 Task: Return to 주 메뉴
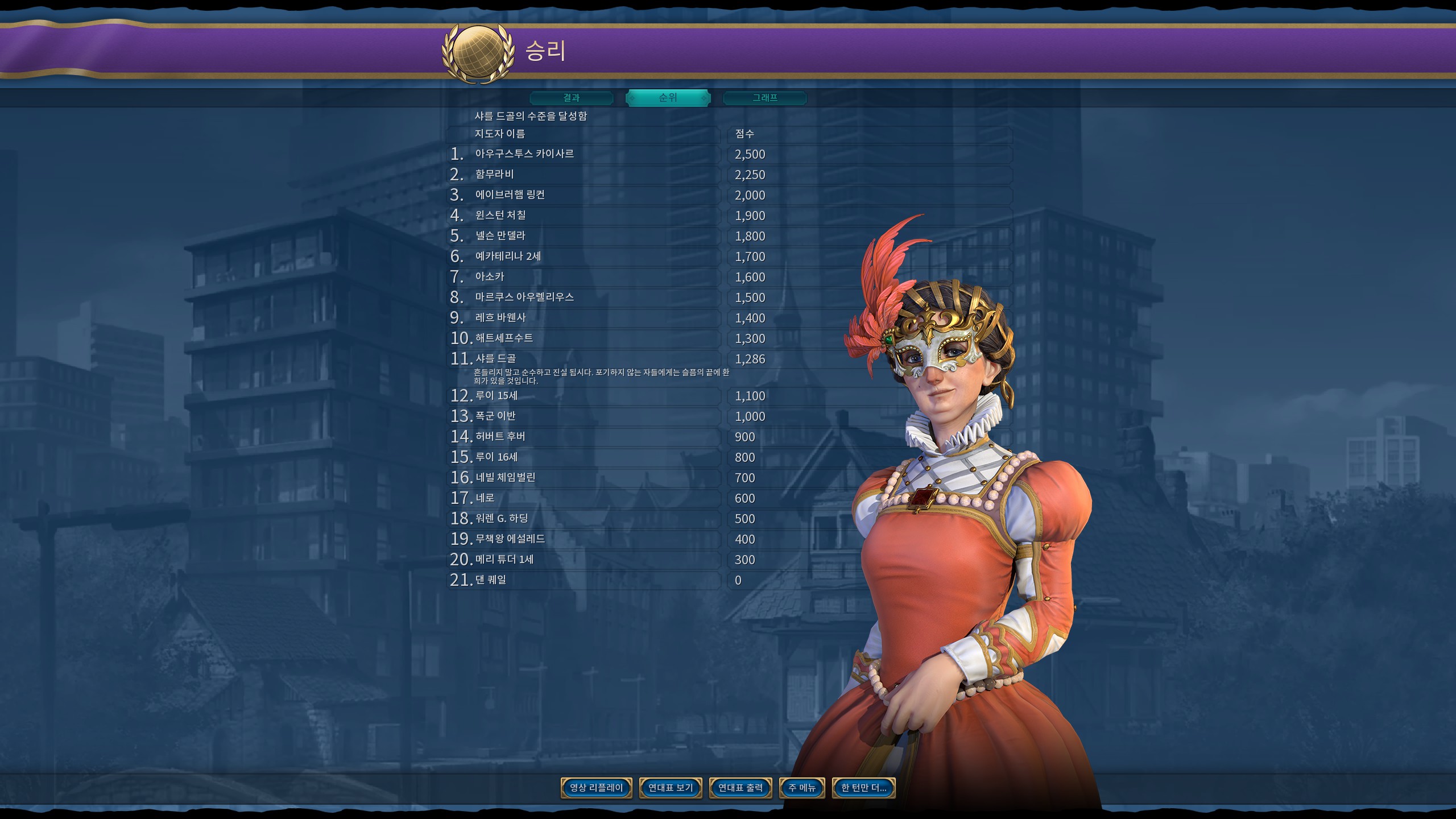click(x=802, y=788)
